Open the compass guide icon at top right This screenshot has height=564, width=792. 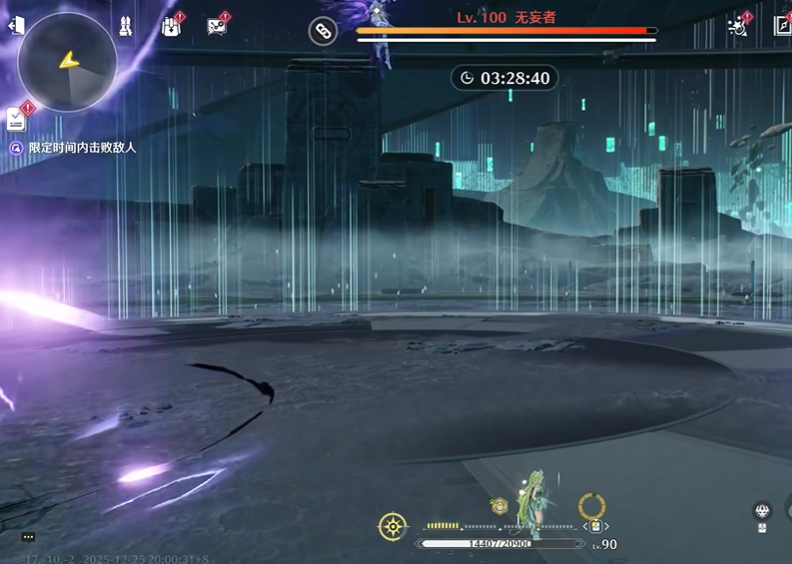tap(782, 27)
